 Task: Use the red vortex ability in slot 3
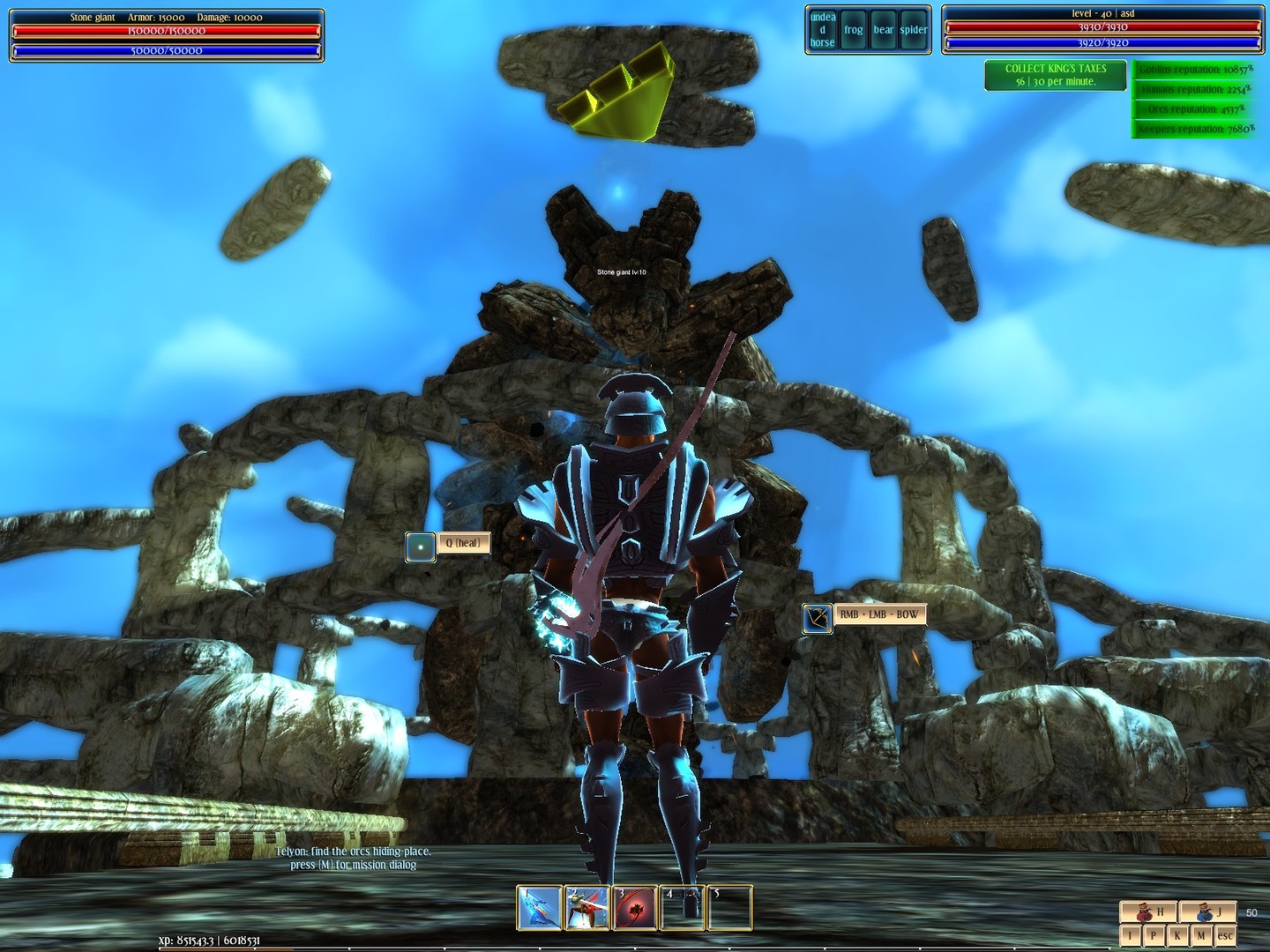click(635, 908)
